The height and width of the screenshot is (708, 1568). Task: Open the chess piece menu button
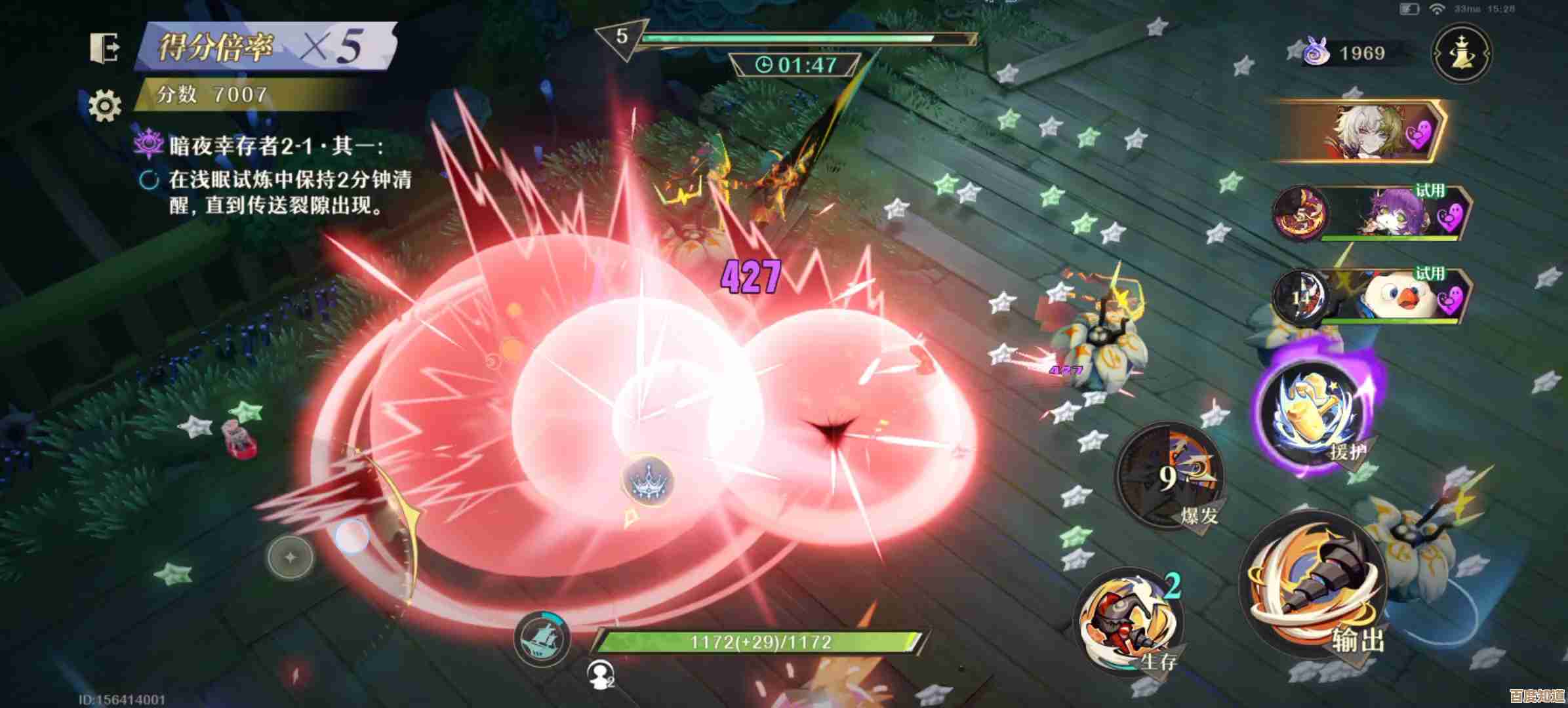point(1462,54)
